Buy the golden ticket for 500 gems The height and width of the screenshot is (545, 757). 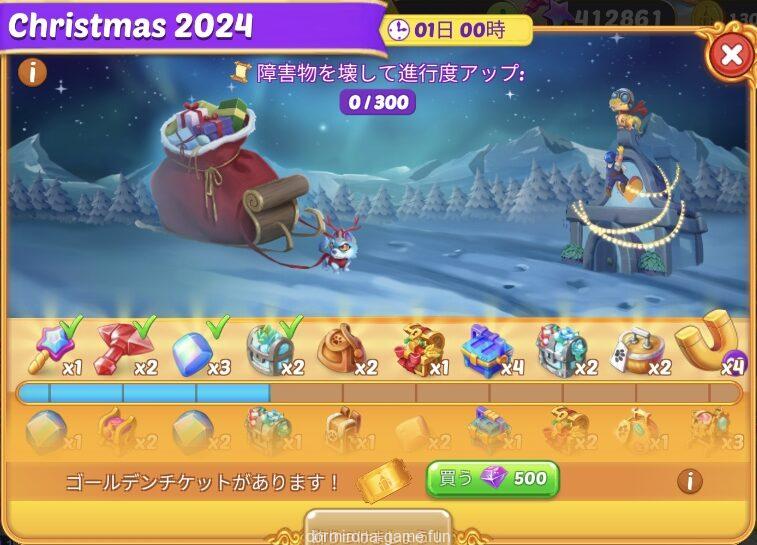click(492, 479)
